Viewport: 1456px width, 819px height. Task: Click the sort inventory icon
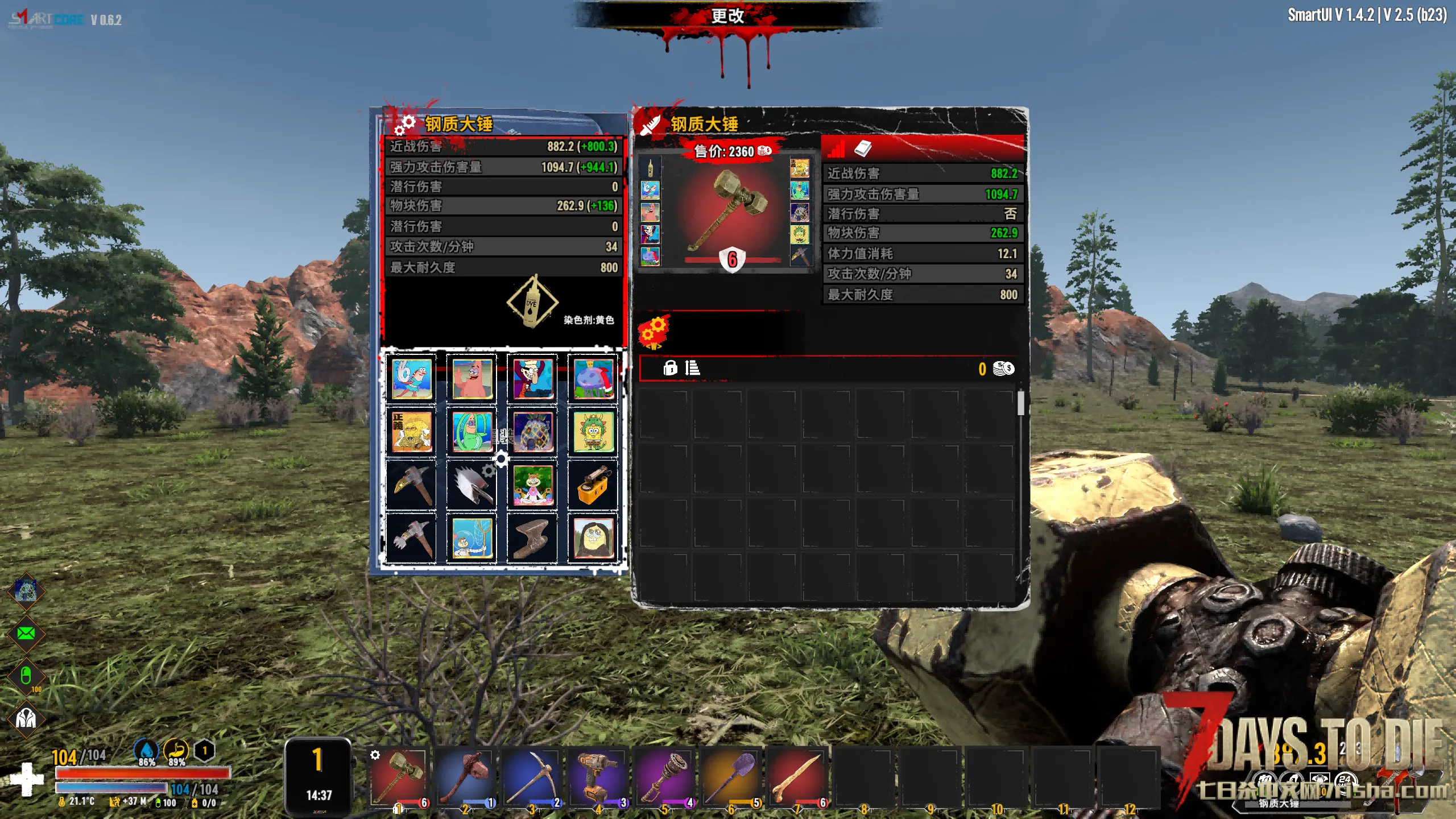[x=692, y=368]
